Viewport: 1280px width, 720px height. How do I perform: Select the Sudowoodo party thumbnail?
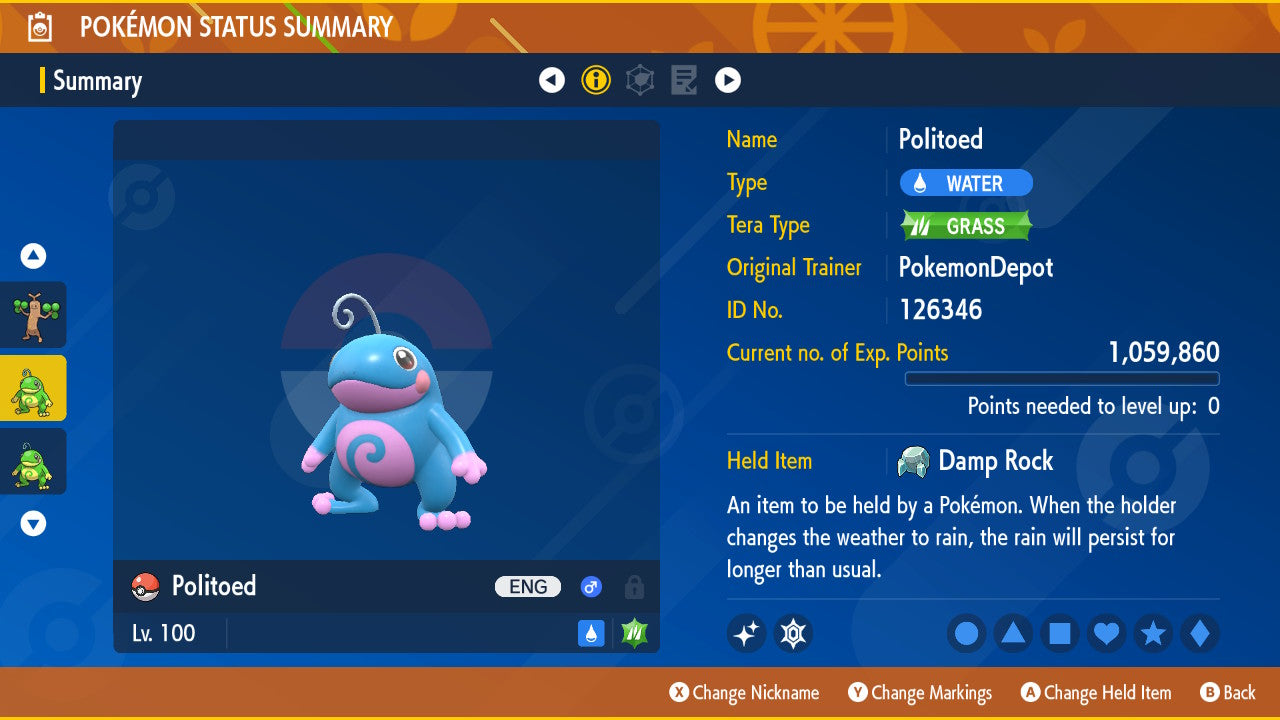pyautogui.click(x=33, y=315)
